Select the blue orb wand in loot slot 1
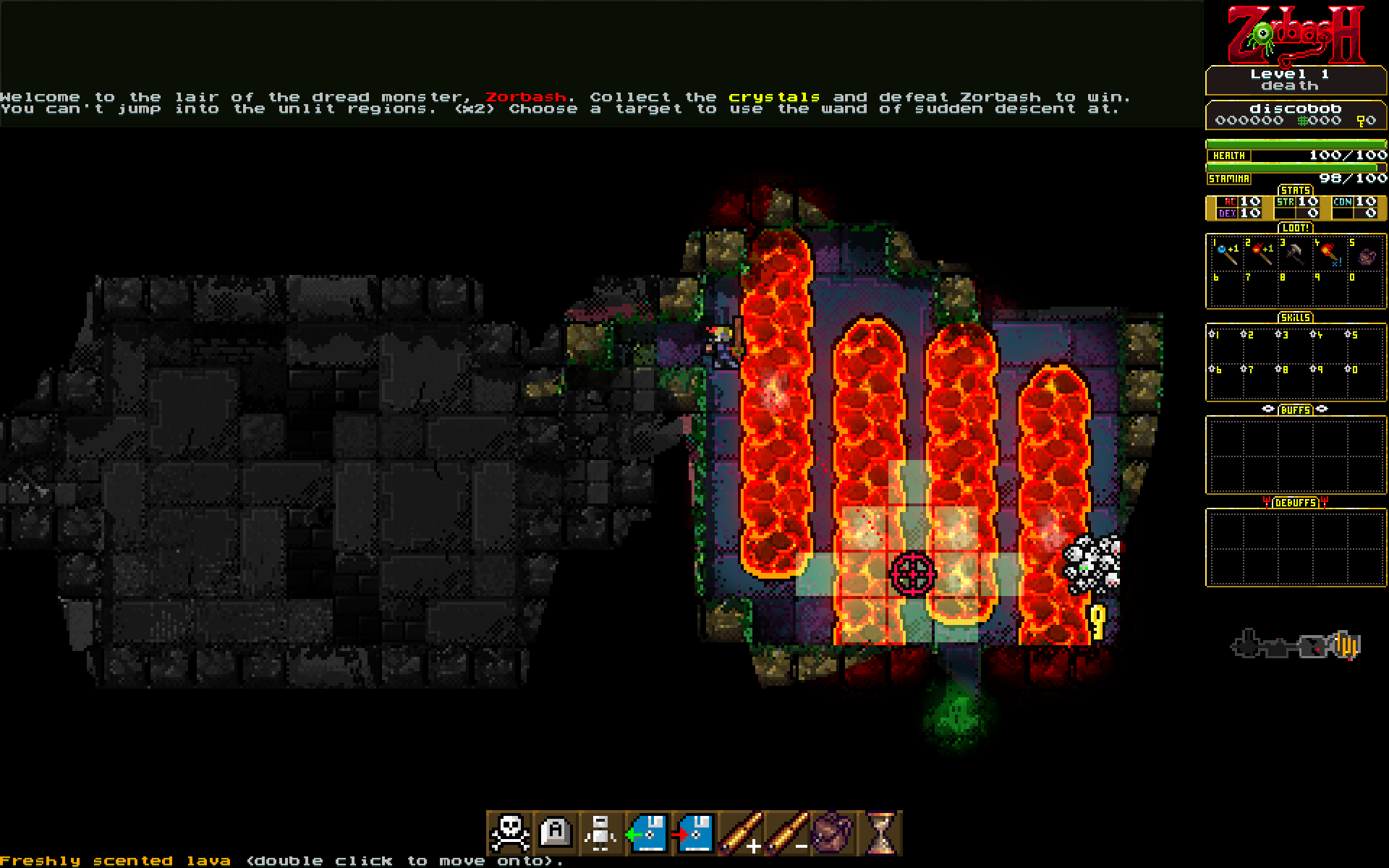Screen dimensions: 1389x868 click(x=1226, y=254)
